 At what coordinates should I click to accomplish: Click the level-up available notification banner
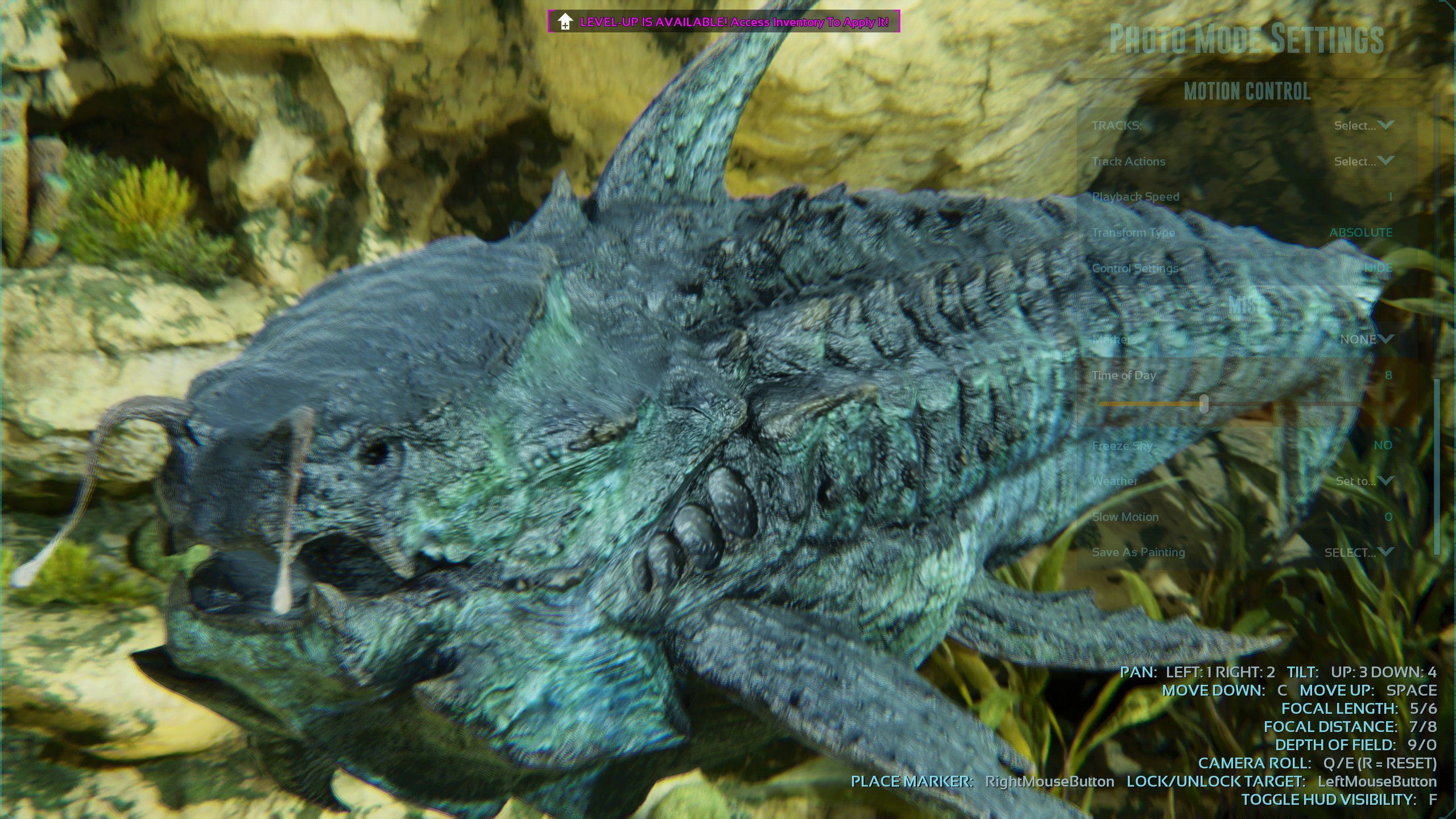point(723,22)
